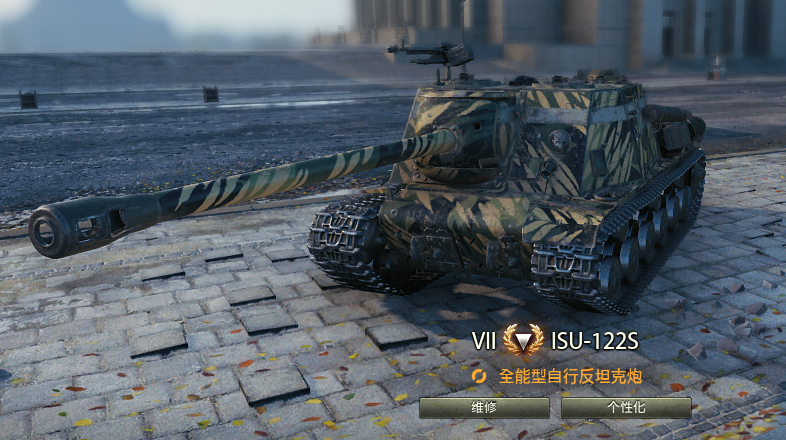Open the 维修 (repair) menu
The width and height of the screenshot is (786, 440).
(x=484, y=408)
